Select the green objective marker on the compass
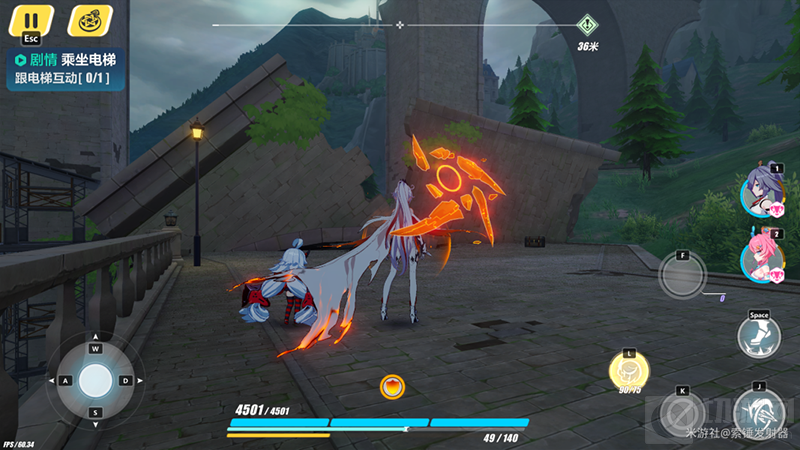800x450 pixels. coord(588,25)
